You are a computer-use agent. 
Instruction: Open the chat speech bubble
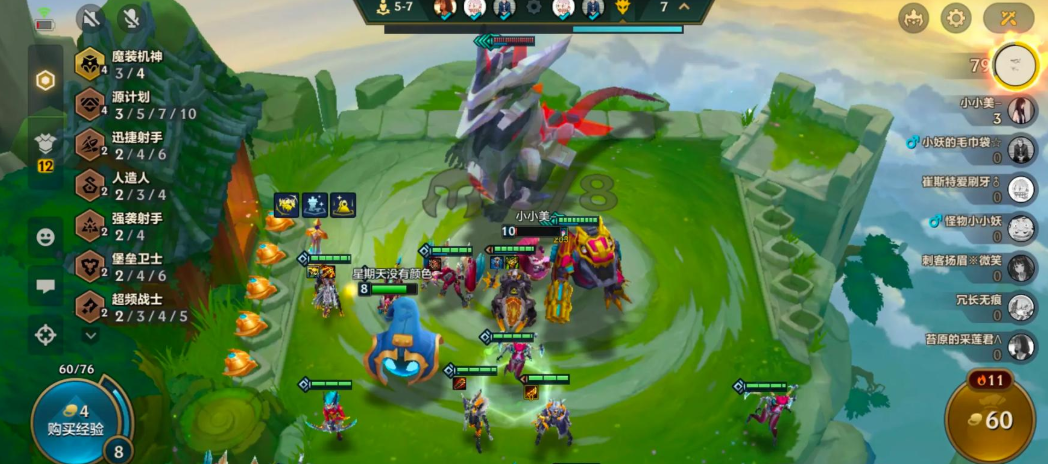tap(45, 286)
